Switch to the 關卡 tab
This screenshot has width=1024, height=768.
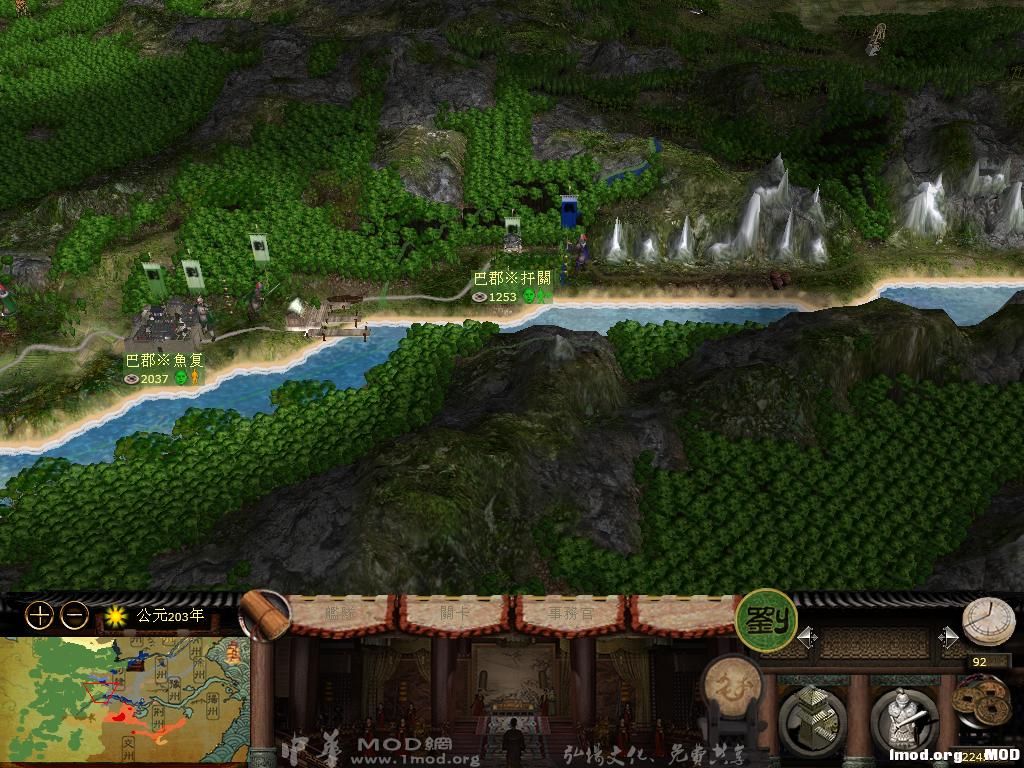[455, 614]
